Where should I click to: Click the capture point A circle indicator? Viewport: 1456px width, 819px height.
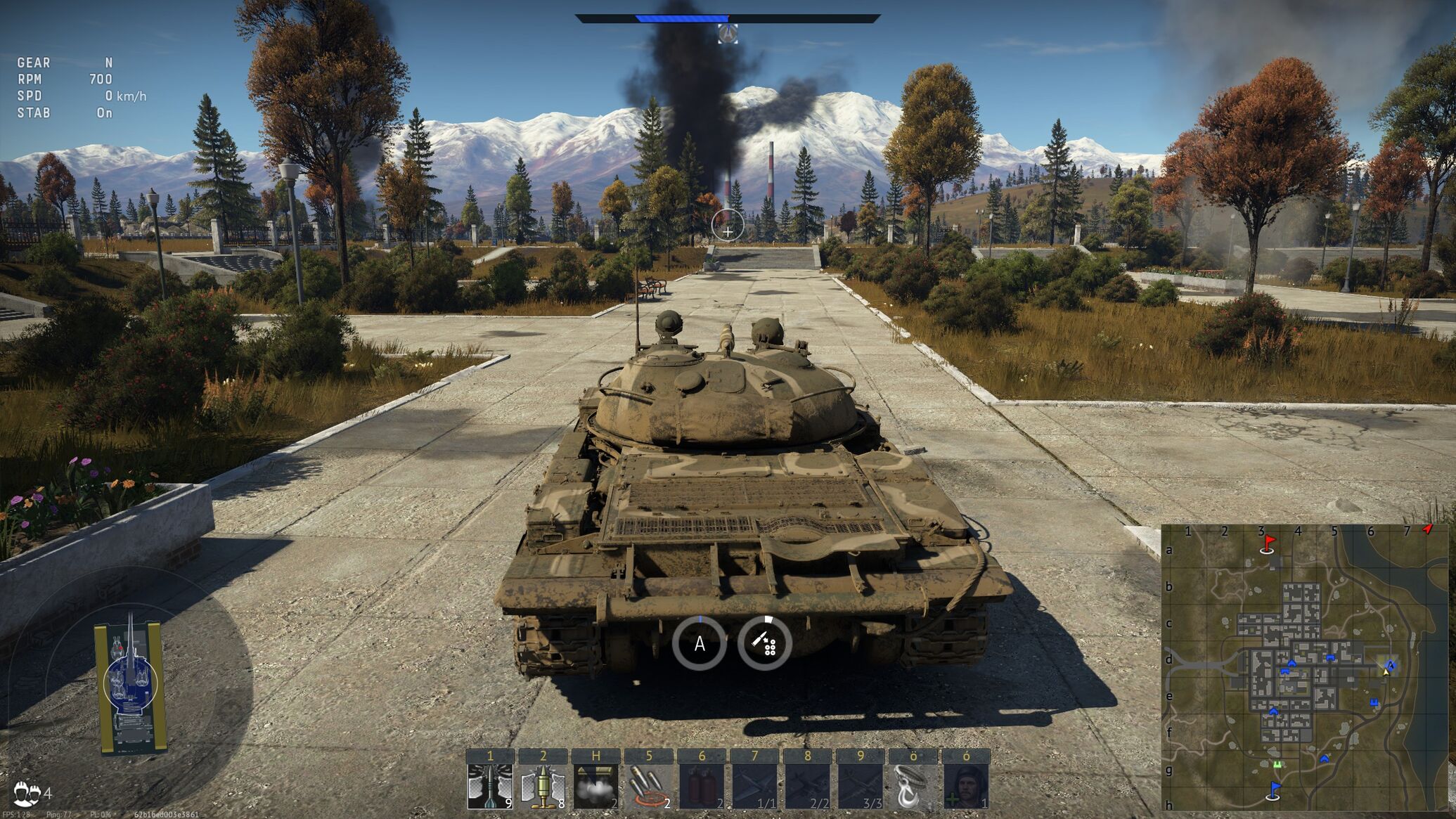[699, 643]
